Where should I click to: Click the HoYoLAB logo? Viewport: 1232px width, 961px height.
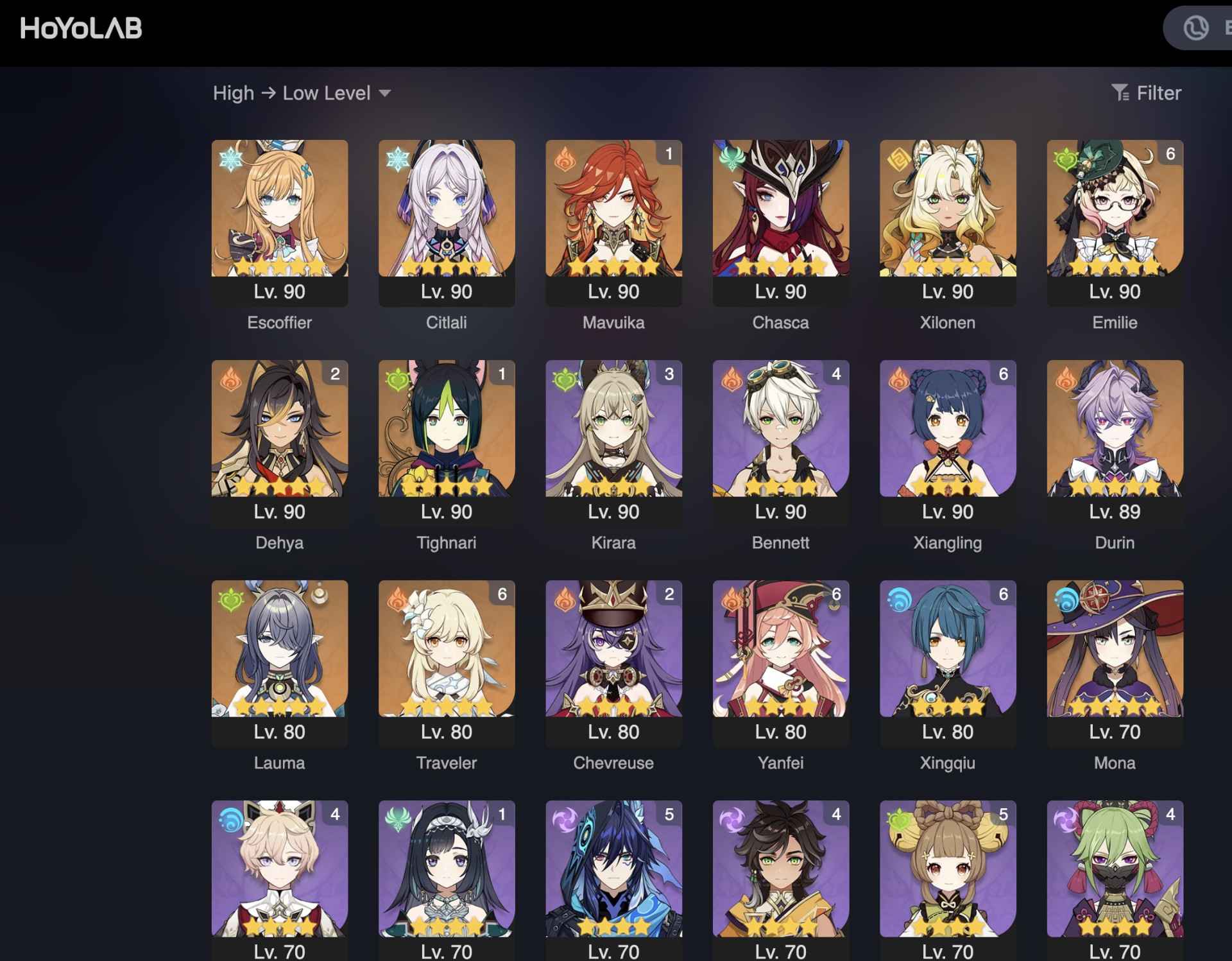pos(80,28)
